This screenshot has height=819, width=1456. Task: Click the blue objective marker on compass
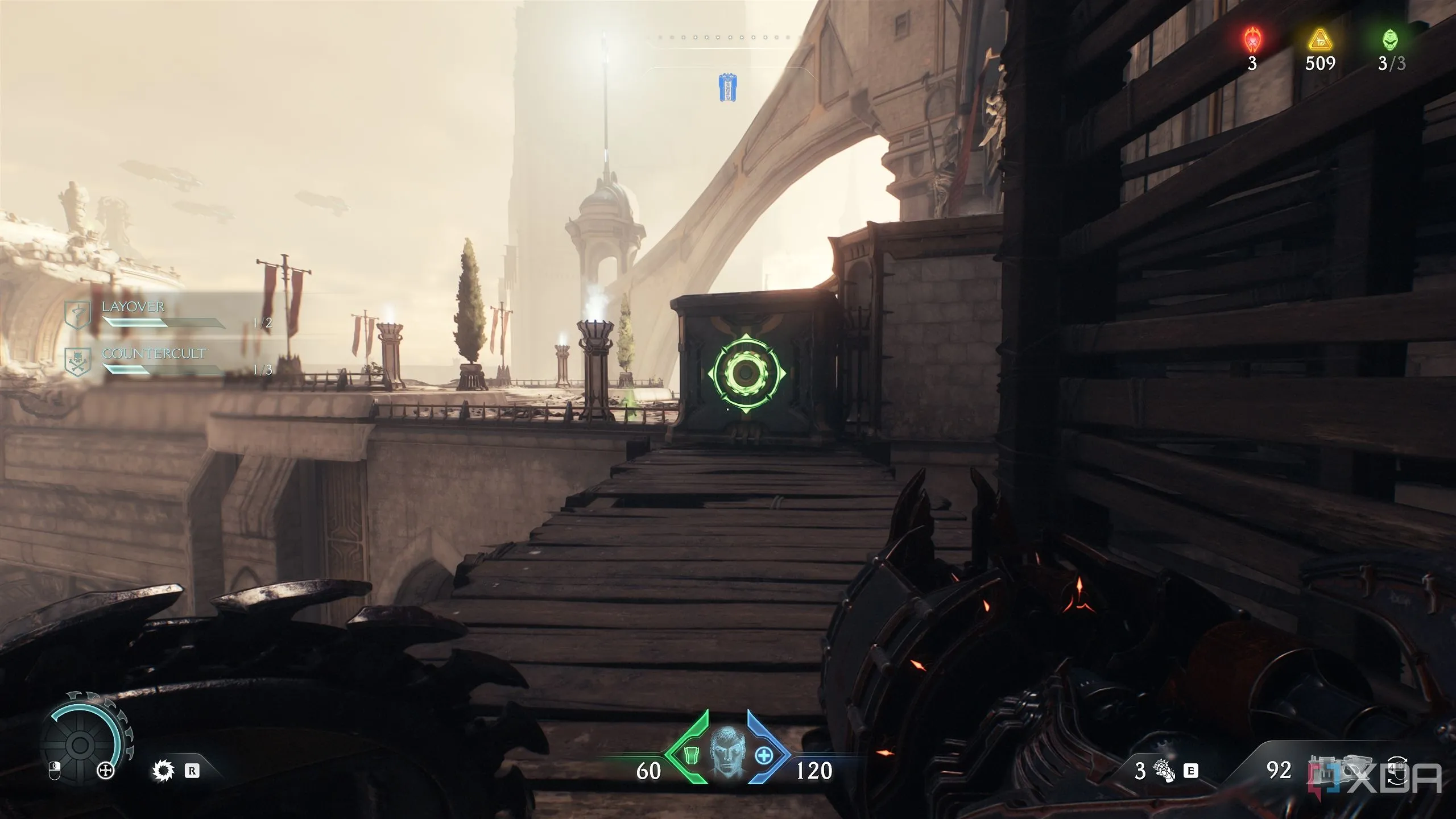(x=727, y=88)
